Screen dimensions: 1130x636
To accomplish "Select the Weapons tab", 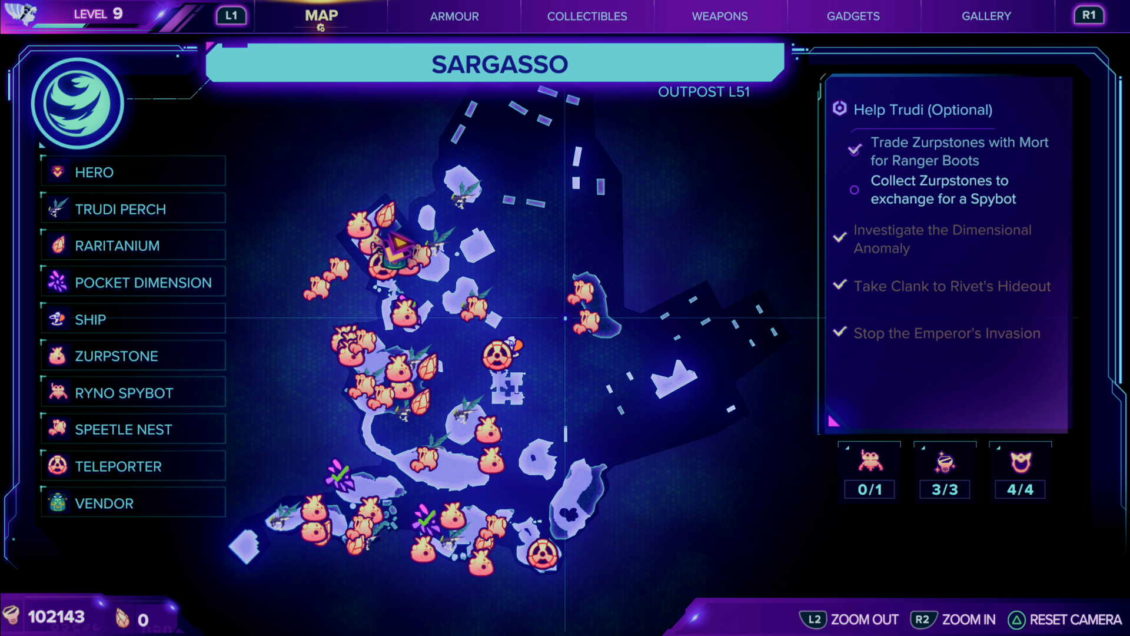I will [719, 16].
